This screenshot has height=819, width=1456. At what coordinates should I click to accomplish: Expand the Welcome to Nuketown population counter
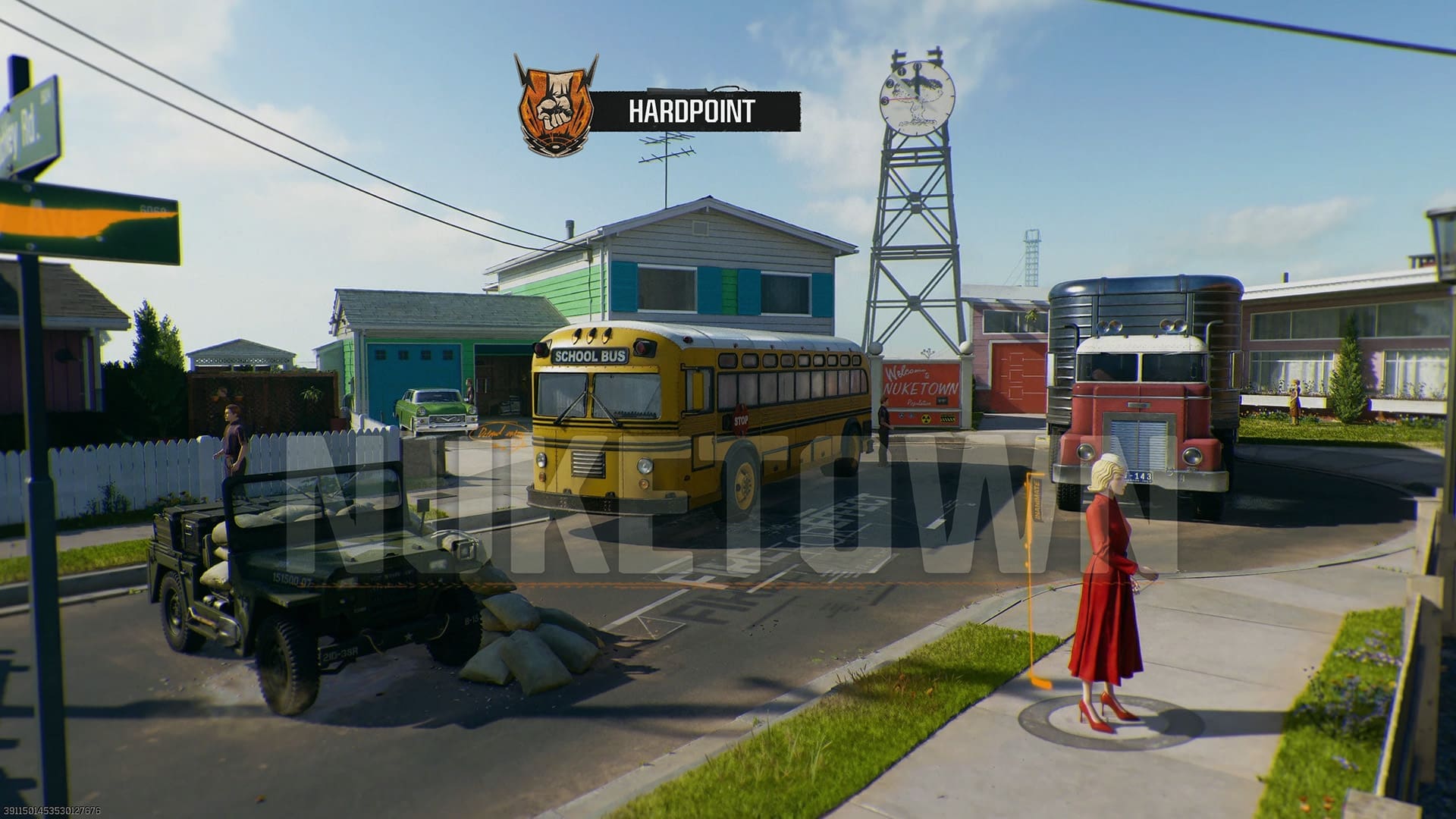(x=943, y=400)
